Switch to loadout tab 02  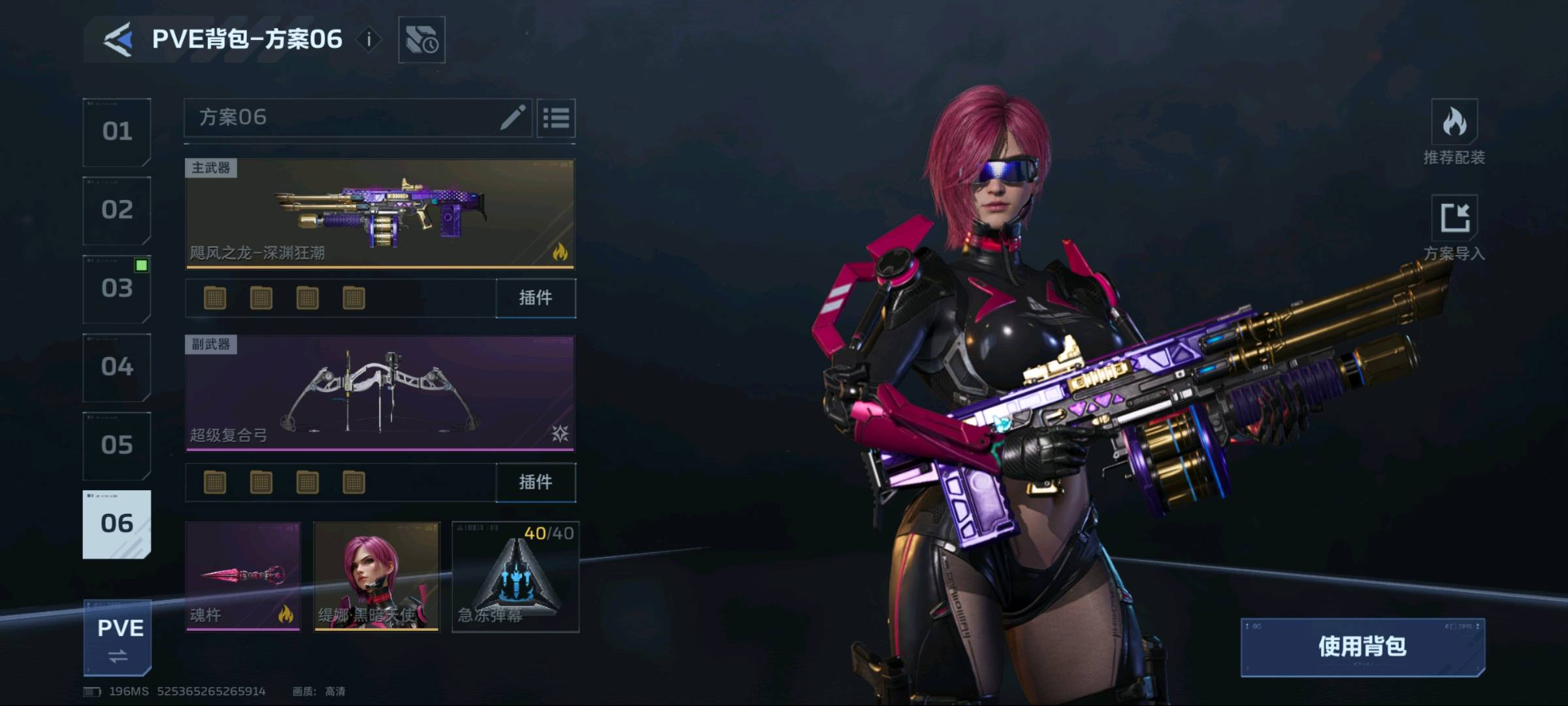pos(117,210)
